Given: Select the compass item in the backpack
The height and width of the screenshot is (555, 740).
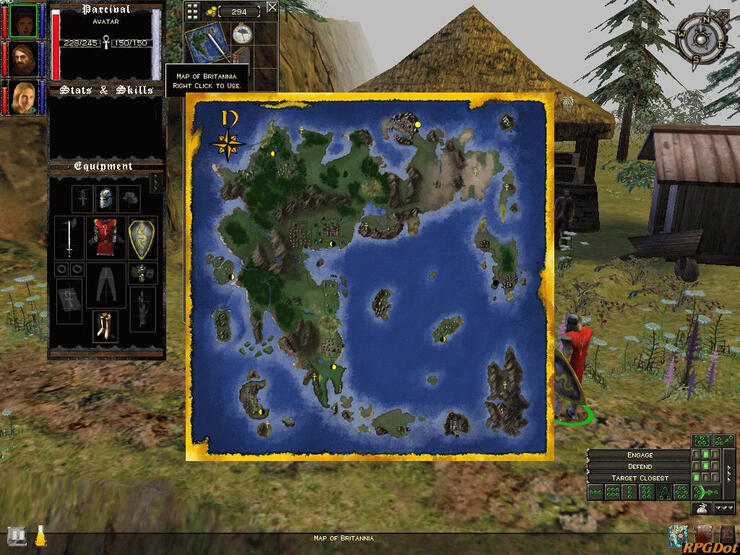Looking at the screenshot, I should tap(241, 33).
